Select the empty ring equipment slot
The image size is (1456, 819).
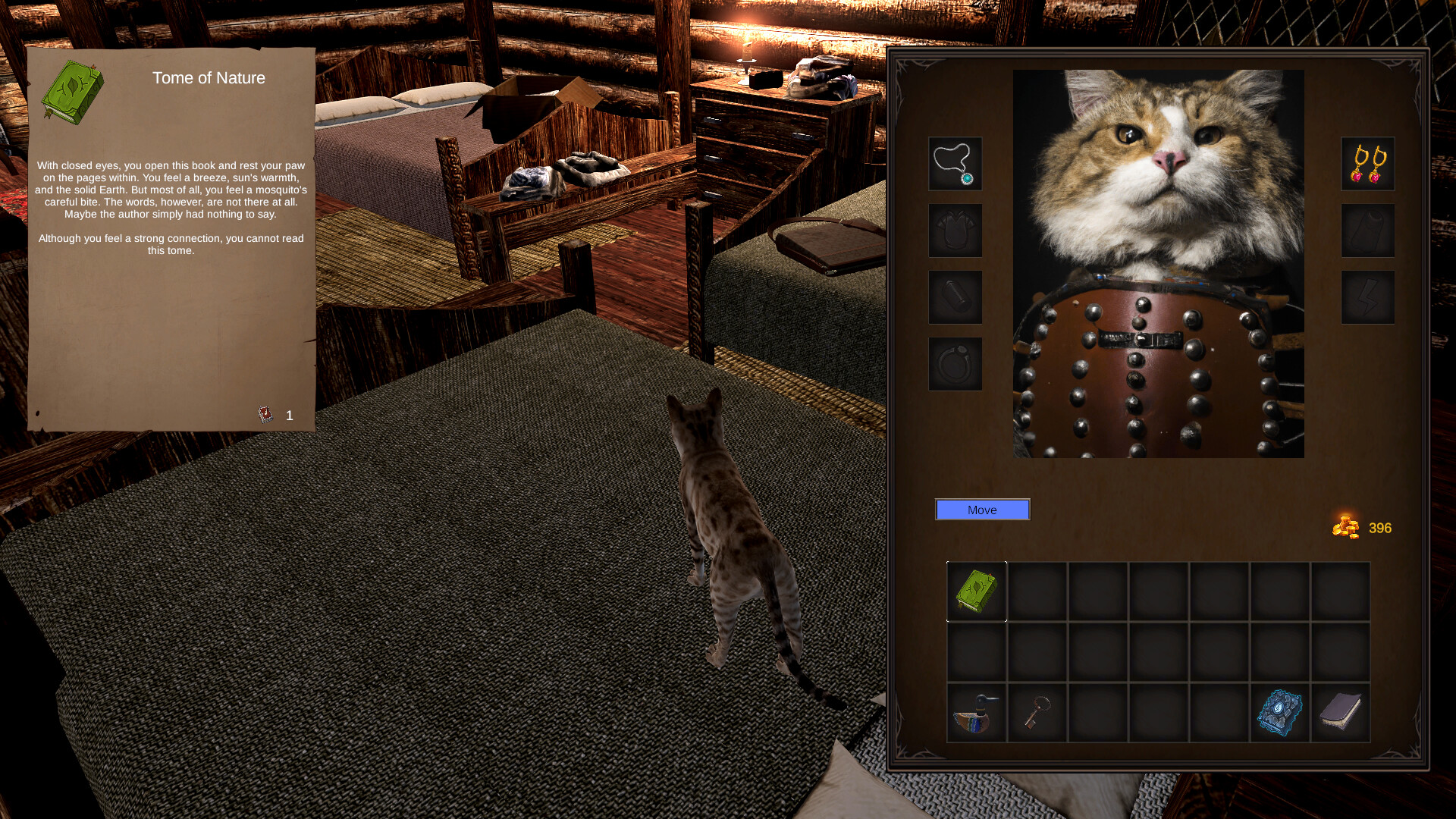[x=955, y=362]
